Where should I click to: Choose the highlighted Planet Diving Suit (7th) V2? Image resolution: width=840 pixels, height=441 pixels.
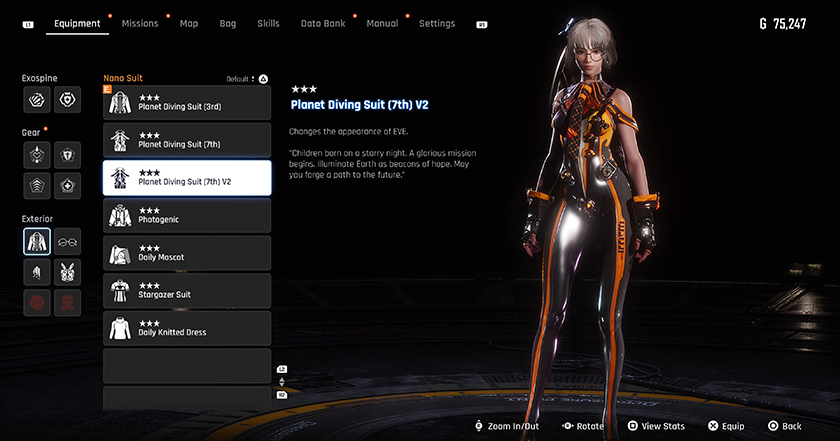click(187, 177)
